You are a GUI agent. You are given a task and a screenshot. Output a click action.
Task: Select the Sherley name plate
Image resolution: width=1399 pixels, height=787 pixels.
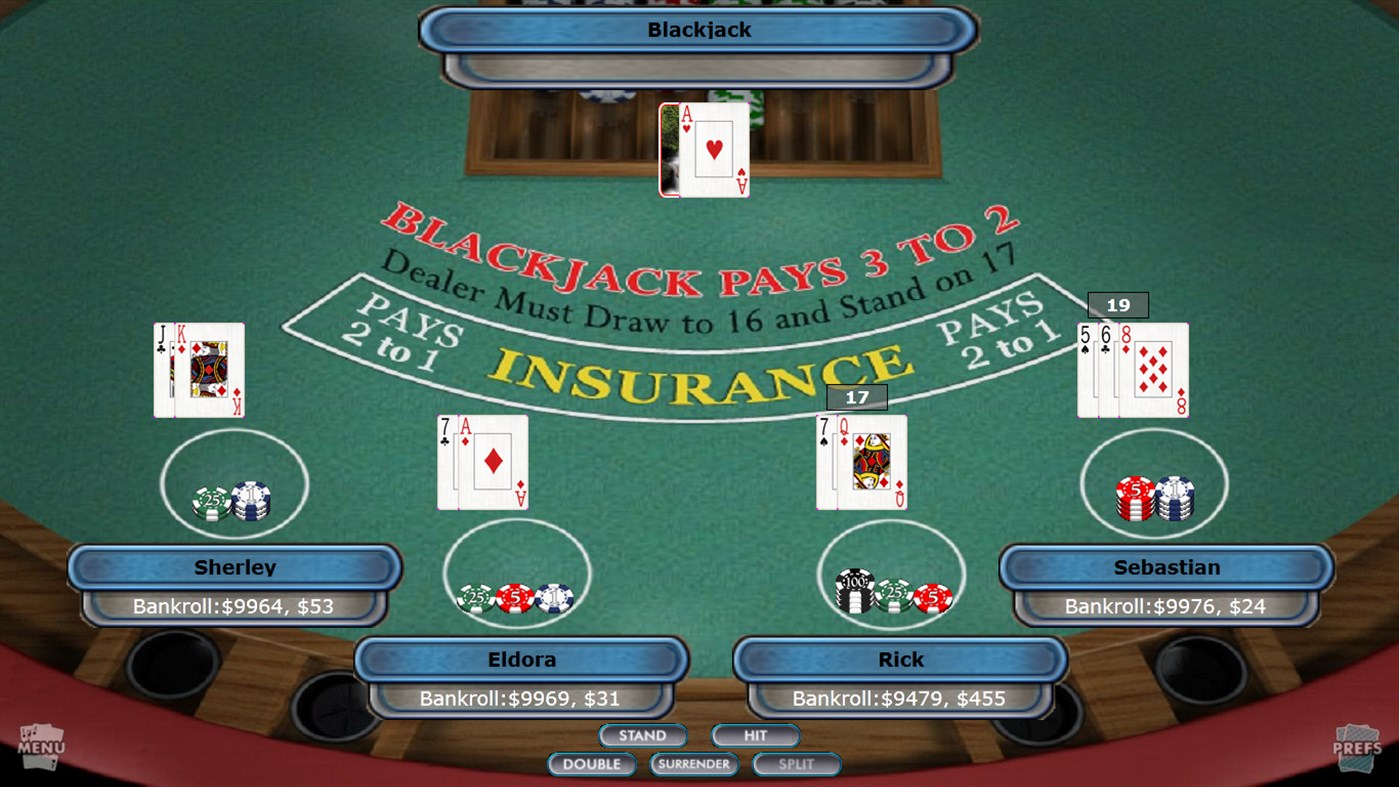click(234, 567)
